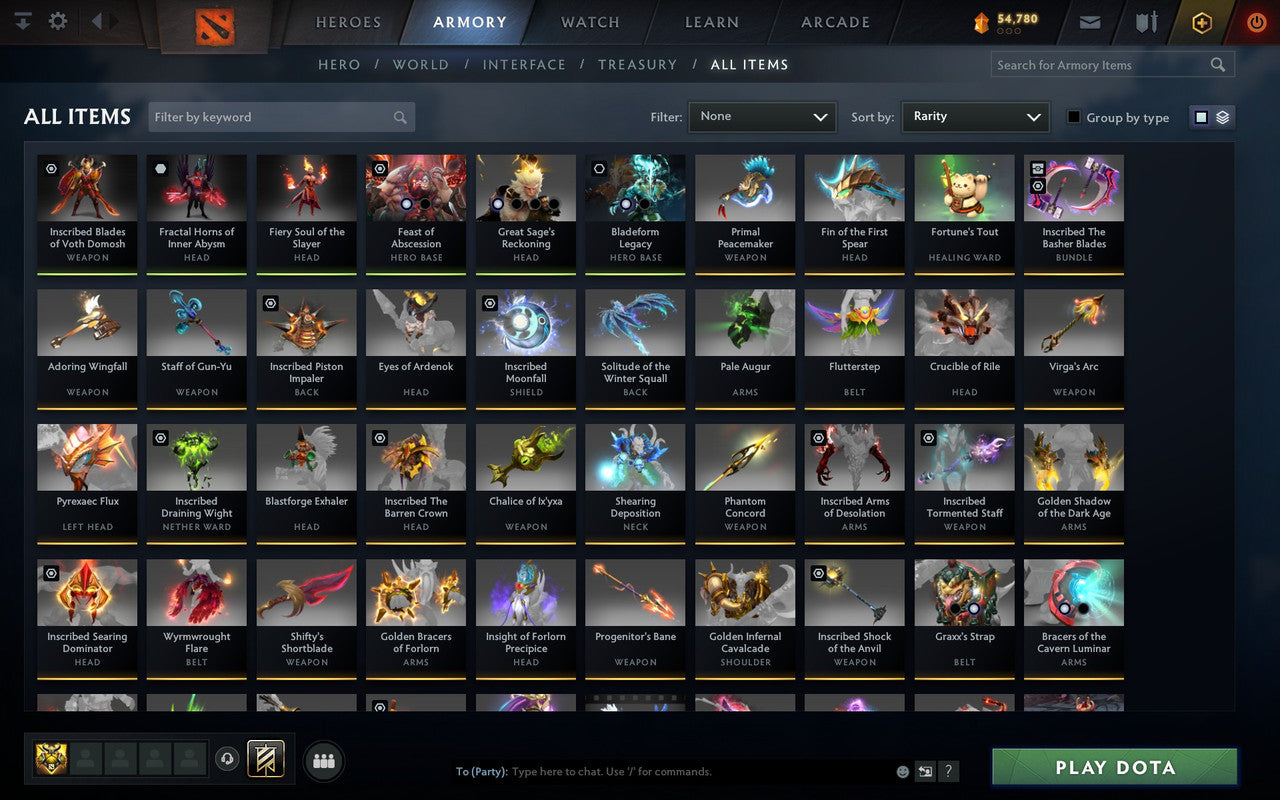Open the Dota 2 main menu logo

click(212, 27)
